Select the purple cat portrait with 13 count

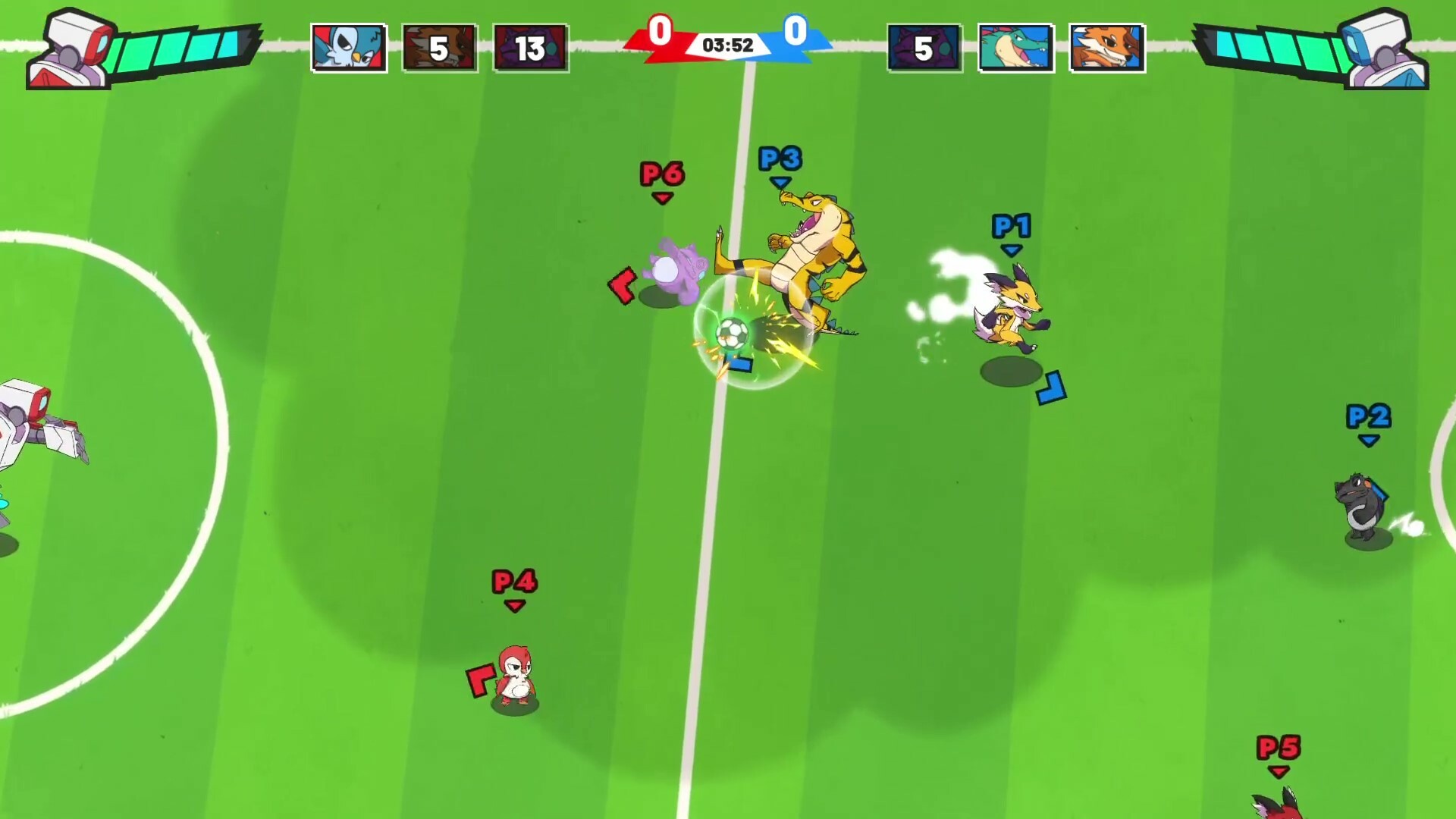(531, 47)
